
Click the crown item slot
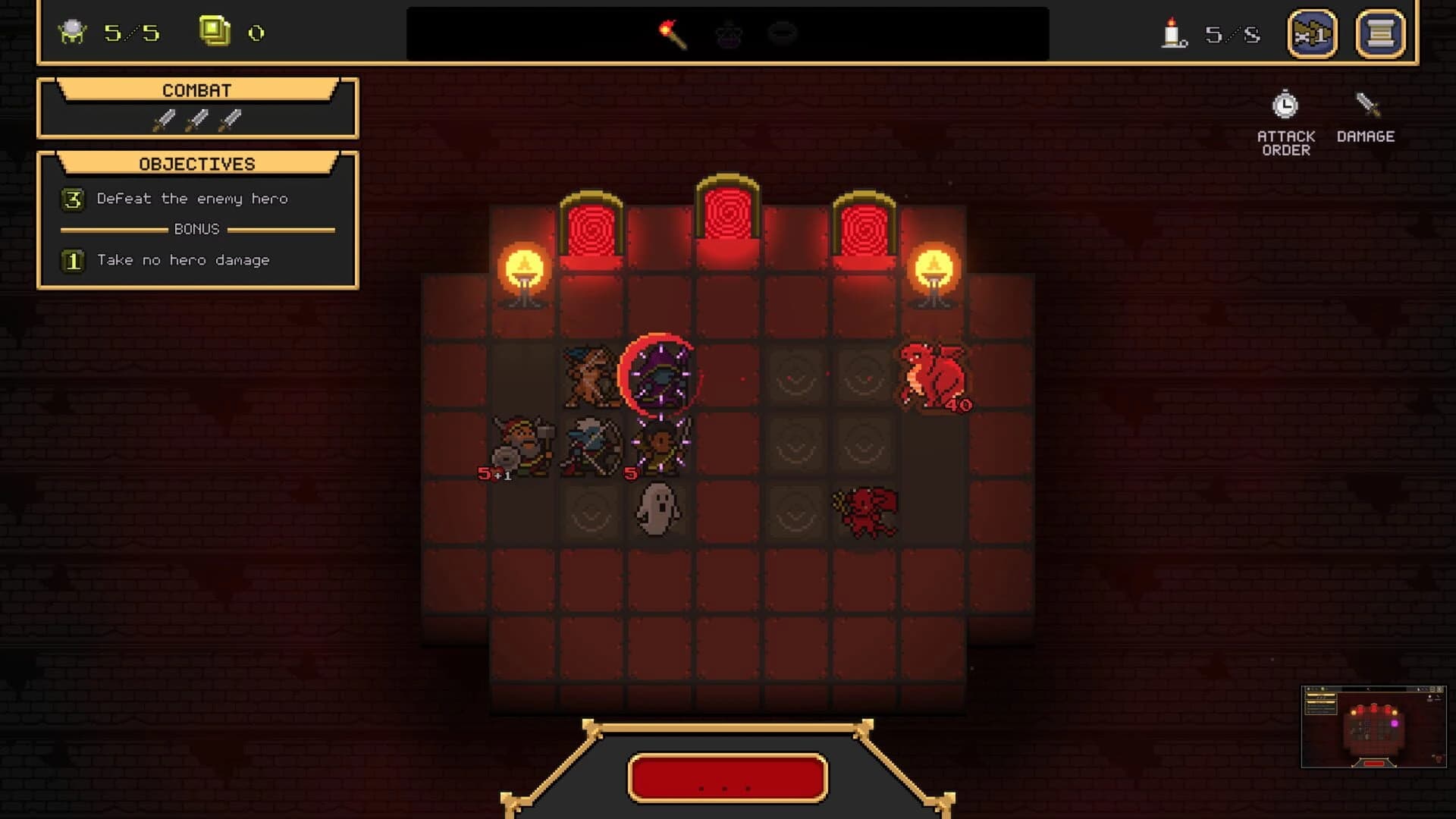pyautogui.click(x=727, y=33)
